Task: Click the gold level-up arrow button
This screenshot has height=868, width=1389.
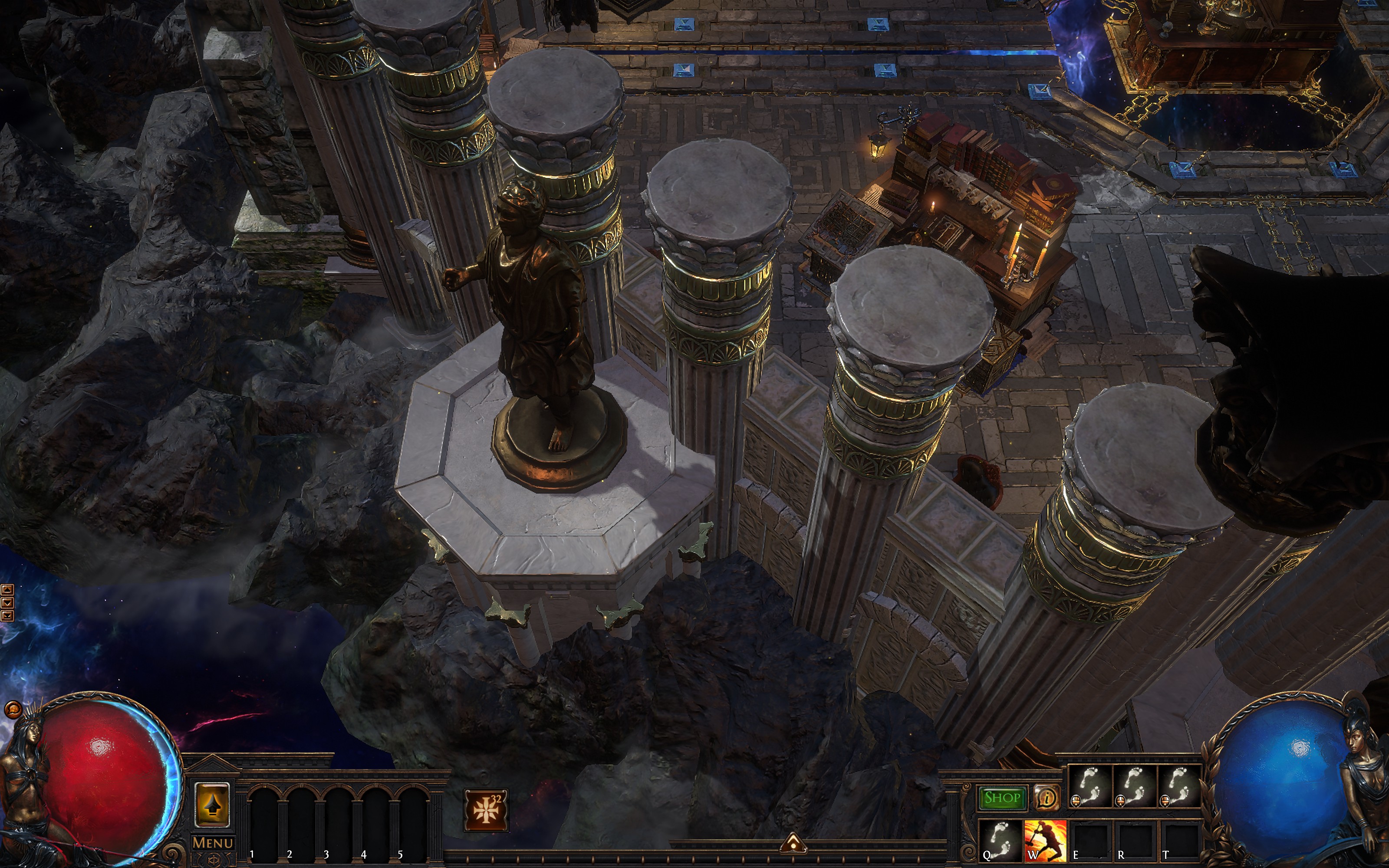Action: pos(212,805)
